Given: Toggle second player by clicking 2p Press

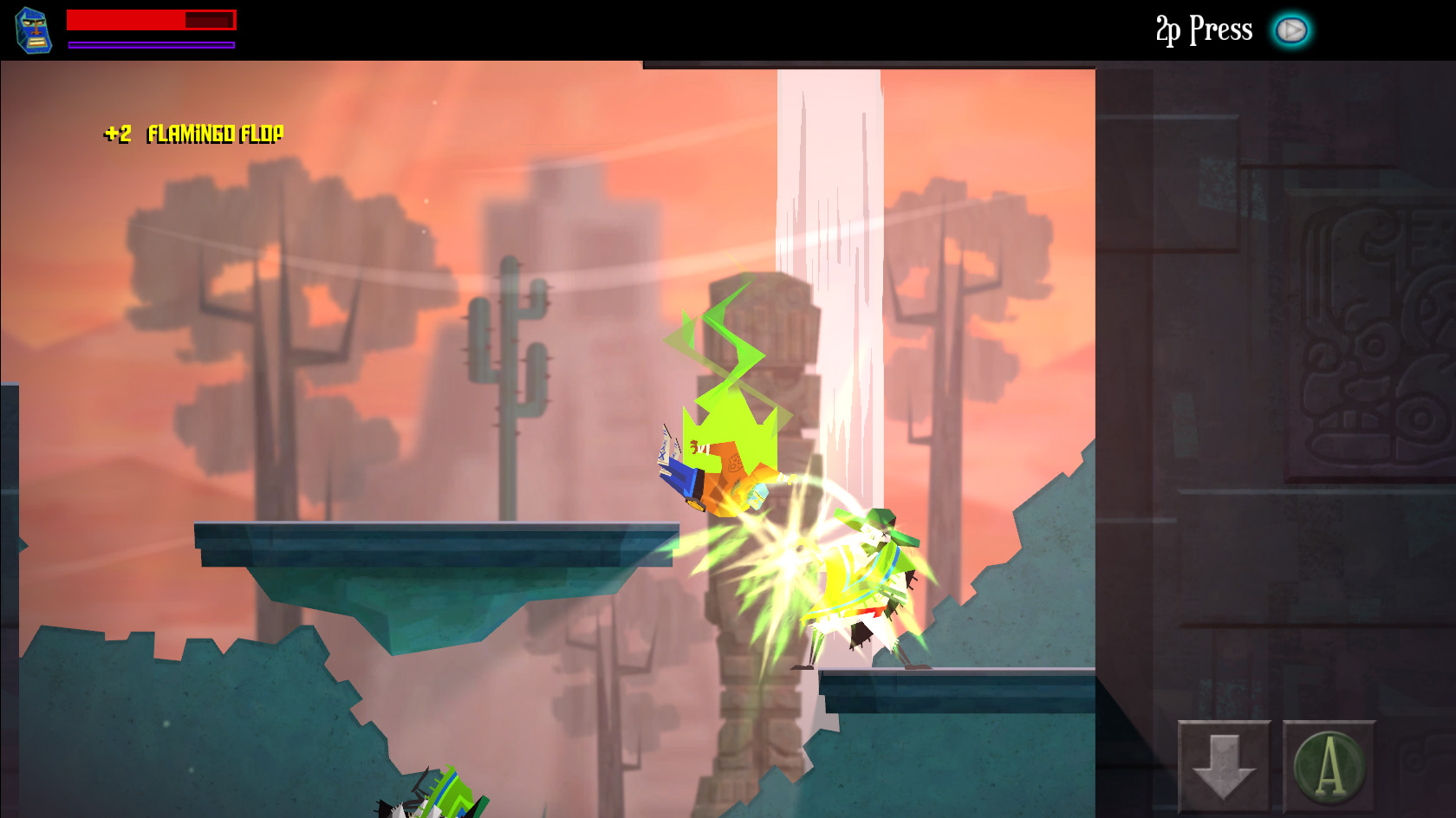Looking at the screenshot, I should [x=1203, y=28].
